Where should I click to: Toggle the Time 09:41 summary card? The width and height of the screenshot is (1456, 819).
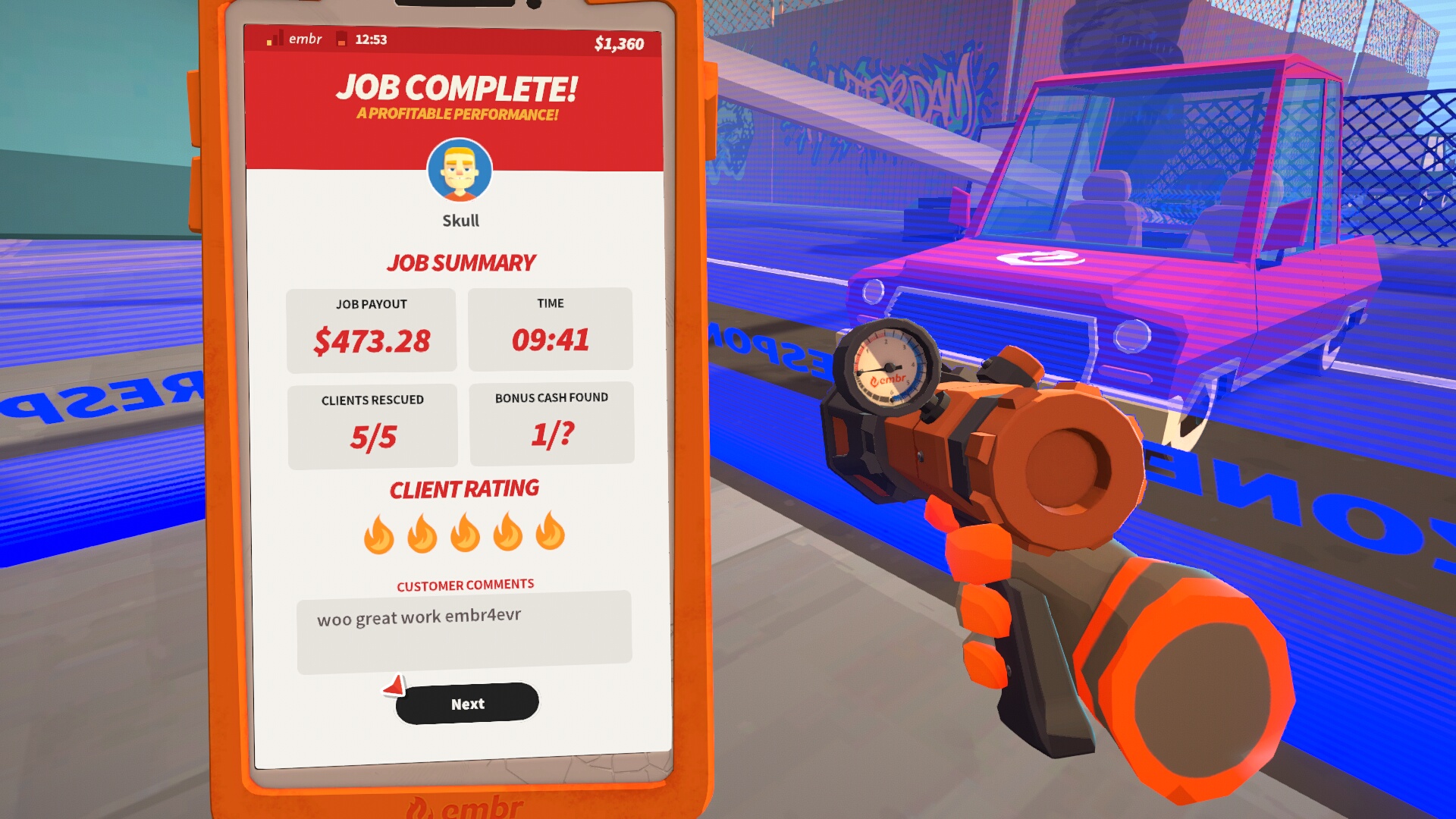[551, 328]
